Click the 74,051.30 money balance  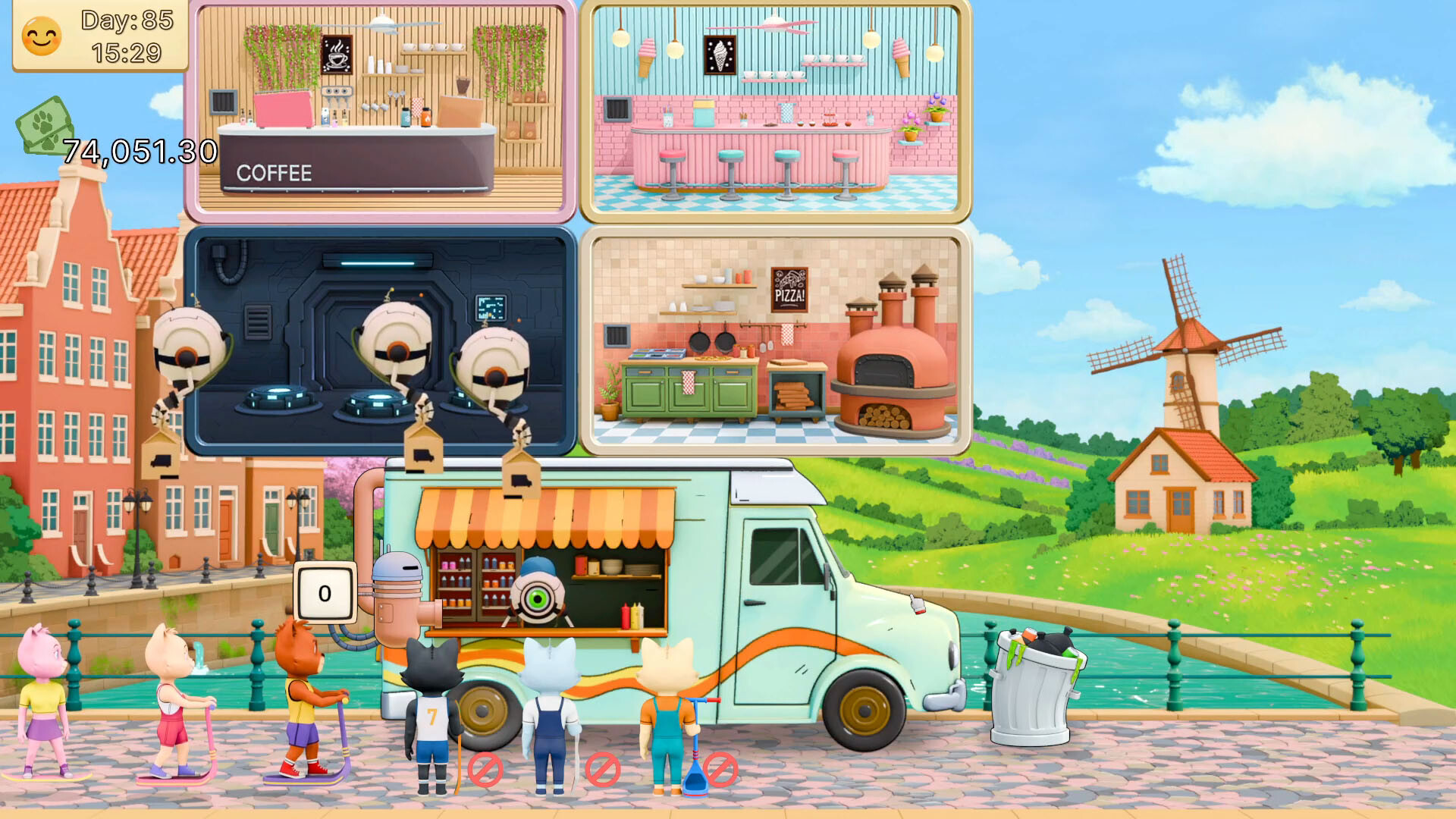[x=140, y=149]
